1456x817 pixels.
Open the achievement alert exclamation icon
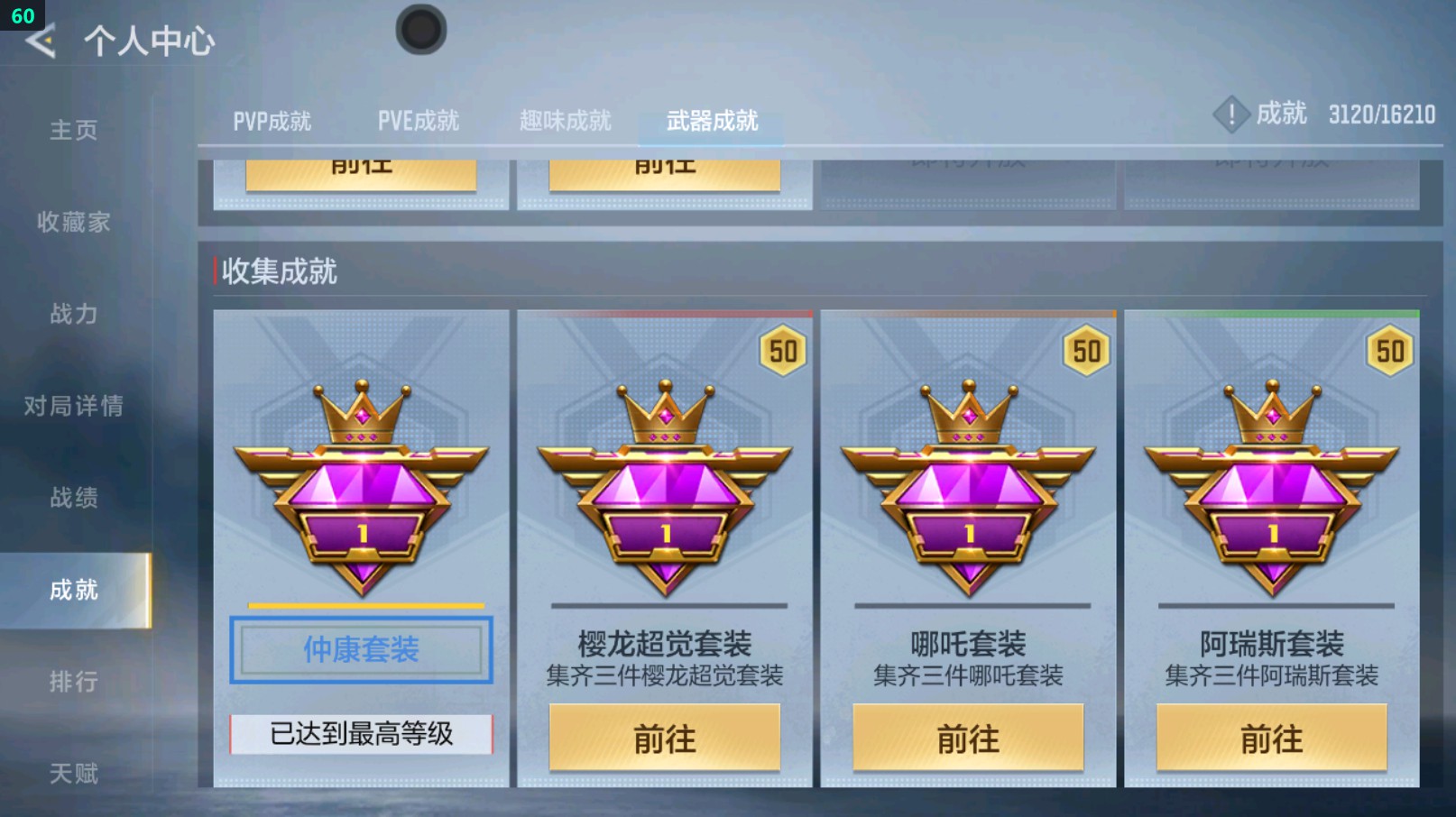tap(1231, 115)
